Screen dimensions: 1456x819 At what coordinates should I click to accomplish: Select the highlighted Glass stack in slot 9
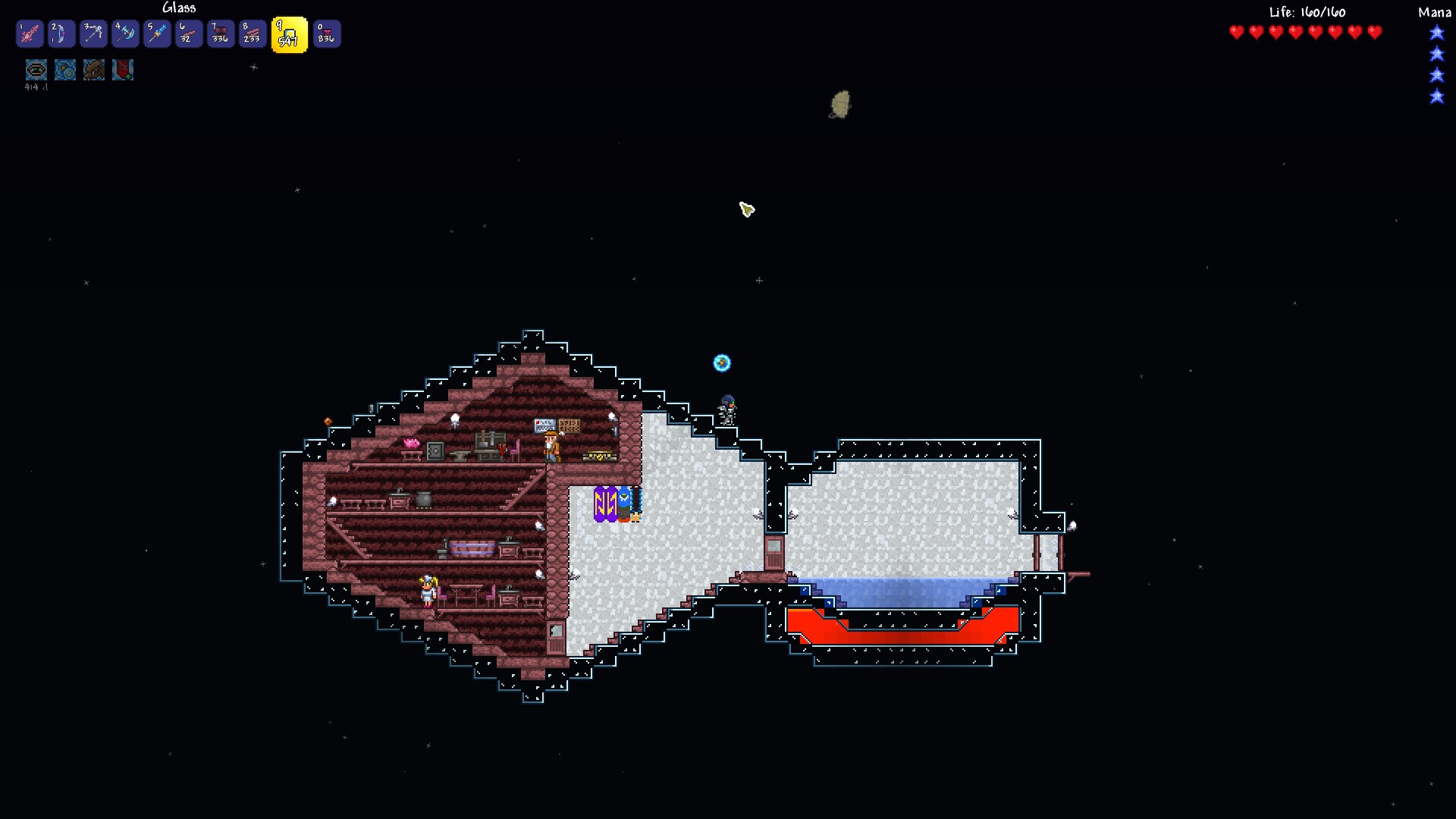click(289, 33)
